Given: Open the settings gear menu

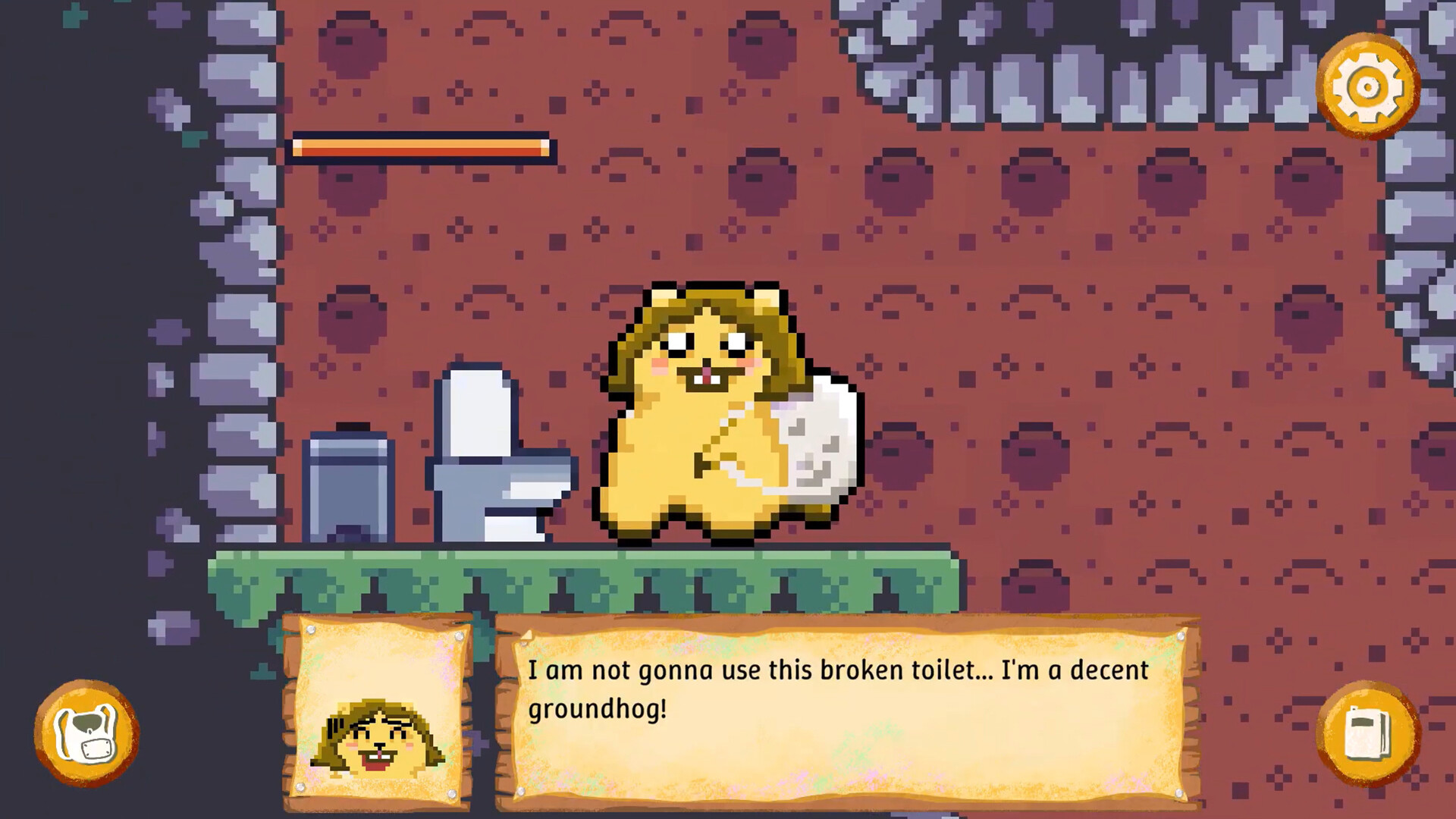Looking at the screenshot, I should pos(1369,87).
